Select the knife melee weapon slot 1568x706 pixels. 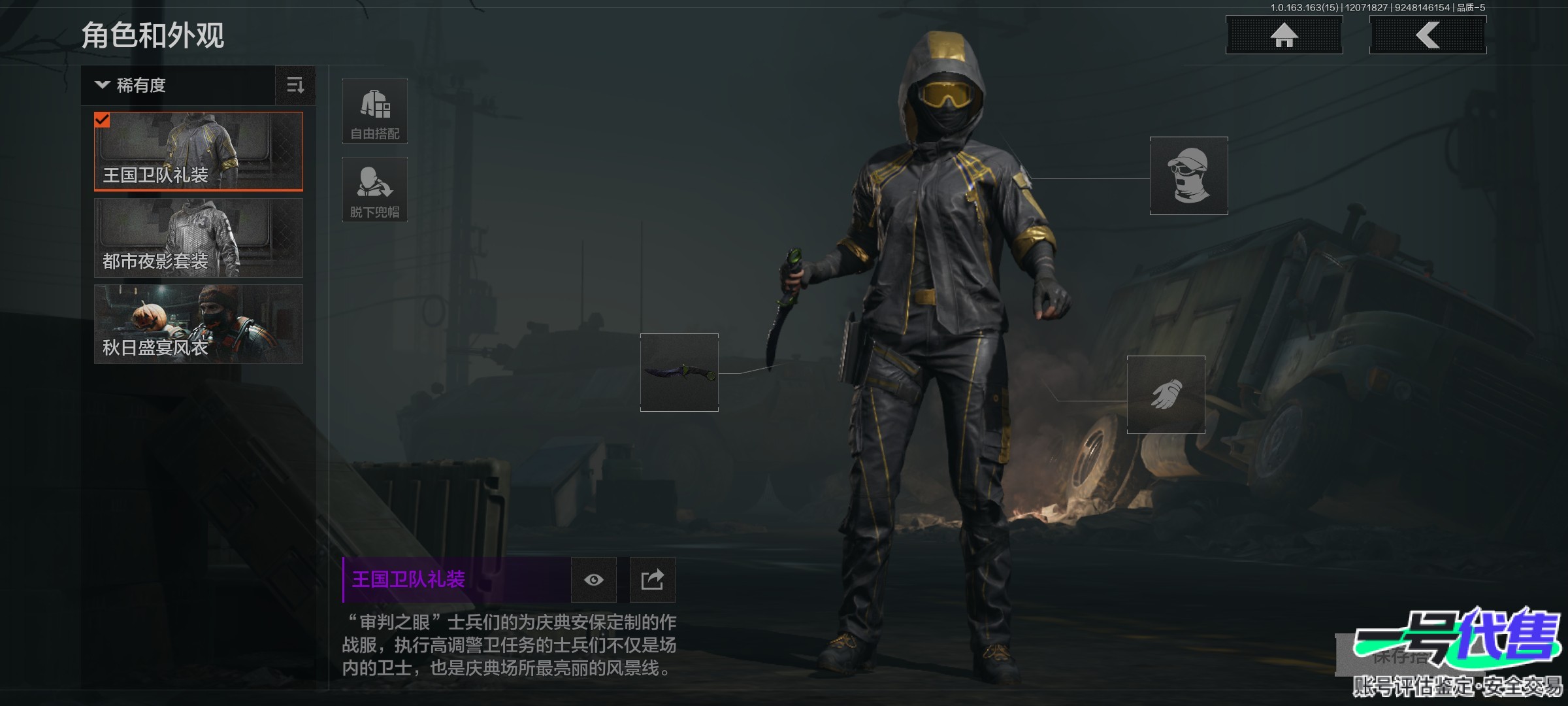(x=679, y=373)
